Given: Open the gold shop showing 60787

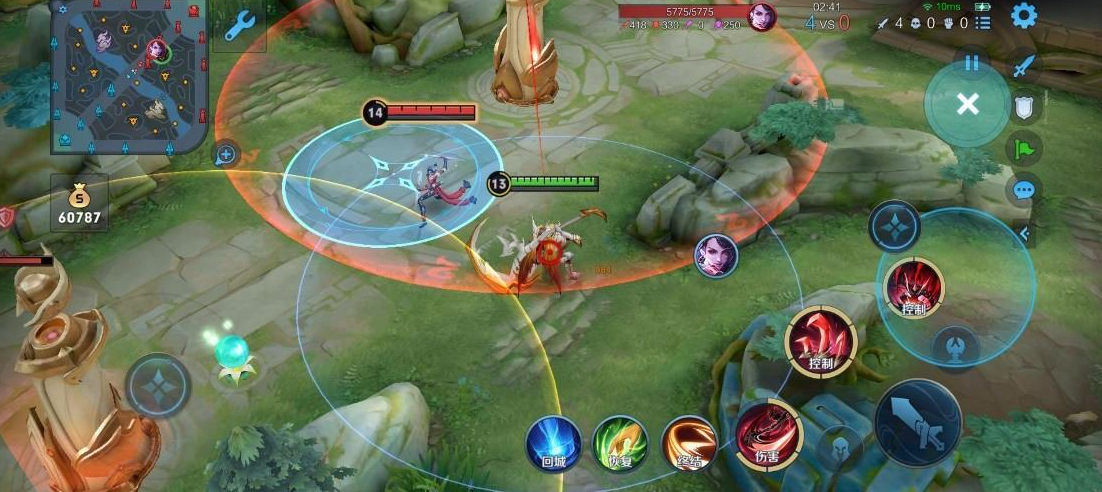Looking at the screenshot, I should pos(79,205).
